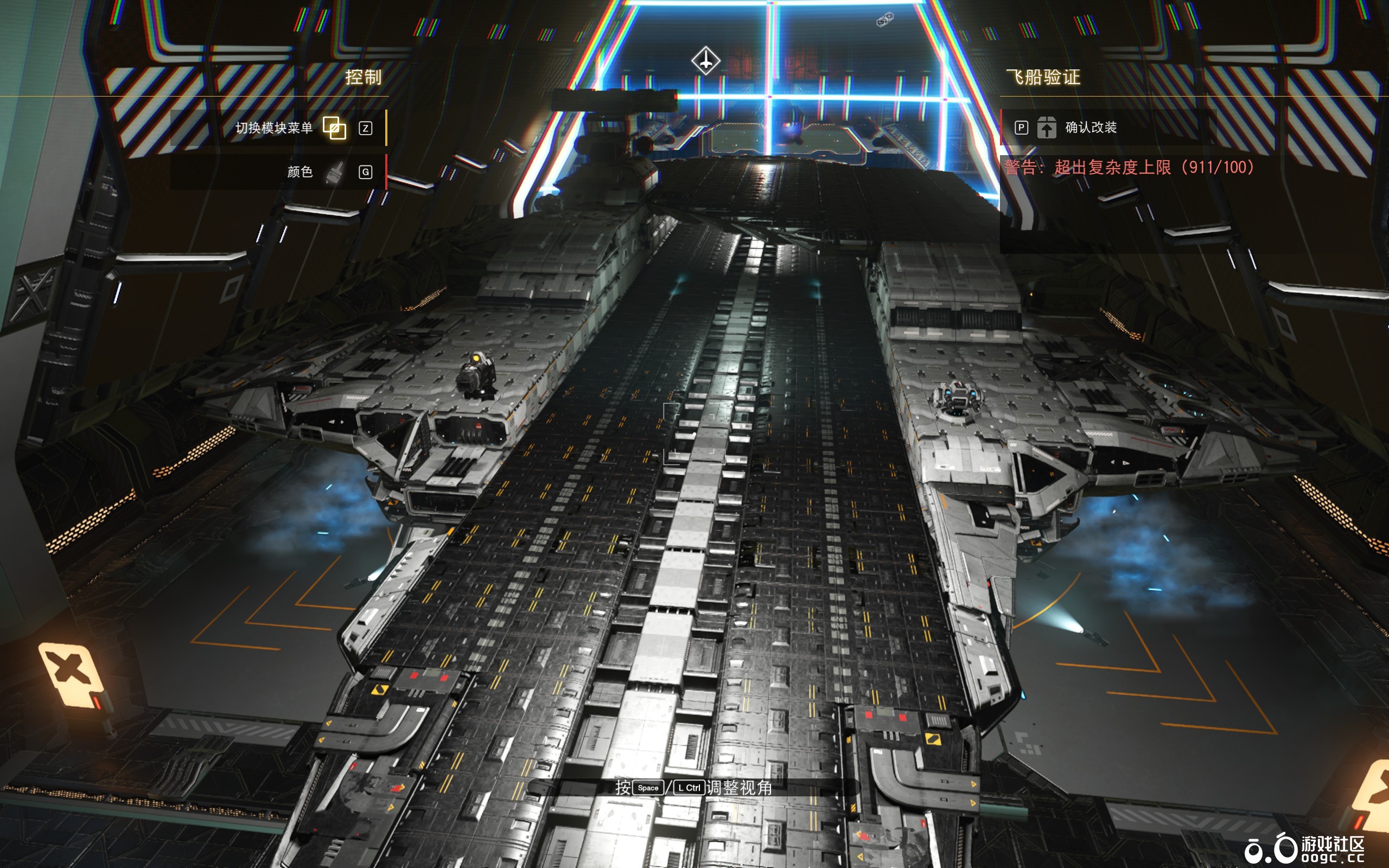Click the ship marker icon at top center
Image resolution: width=1389 pixels, height=868 pixels.
tap(705, 60)
